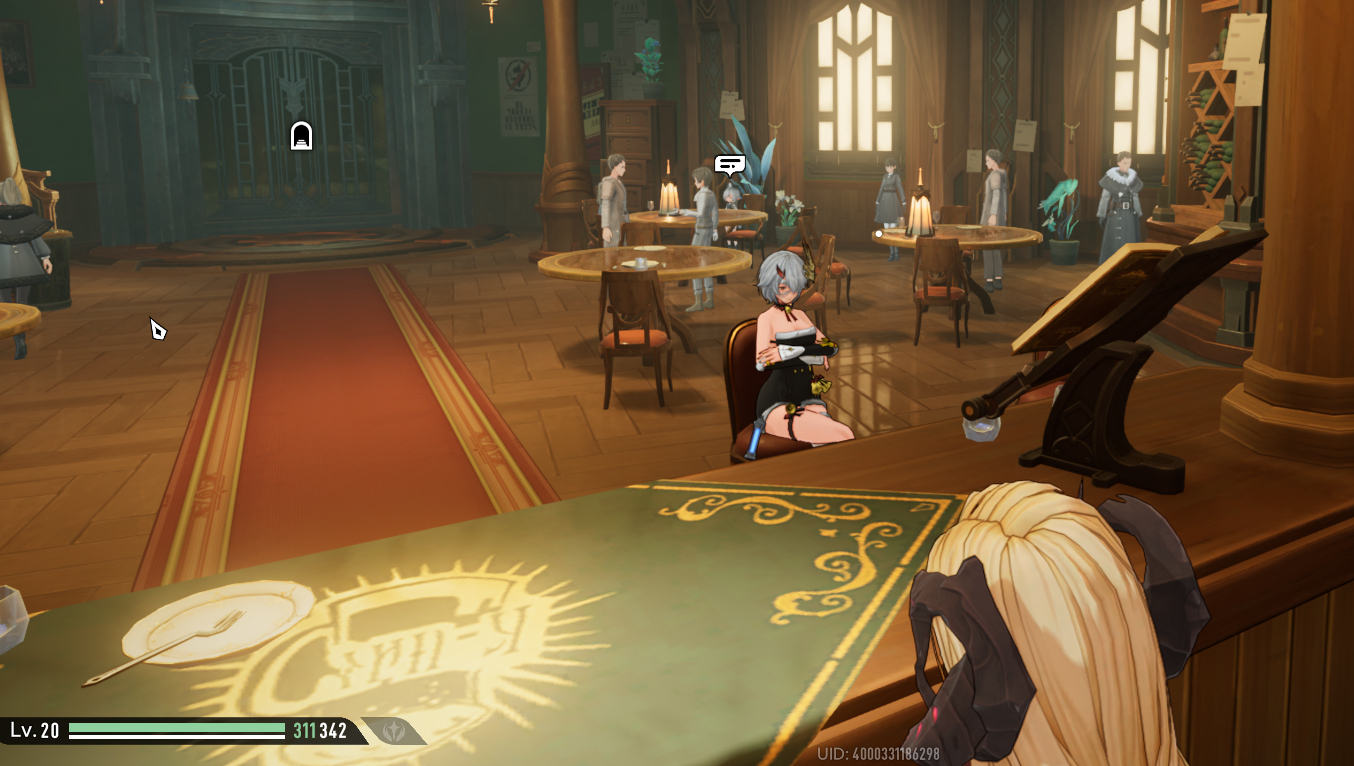Select the speech bubble dialogue marker
Viewport: 1354px width, 766px height.
coord(730,165)
